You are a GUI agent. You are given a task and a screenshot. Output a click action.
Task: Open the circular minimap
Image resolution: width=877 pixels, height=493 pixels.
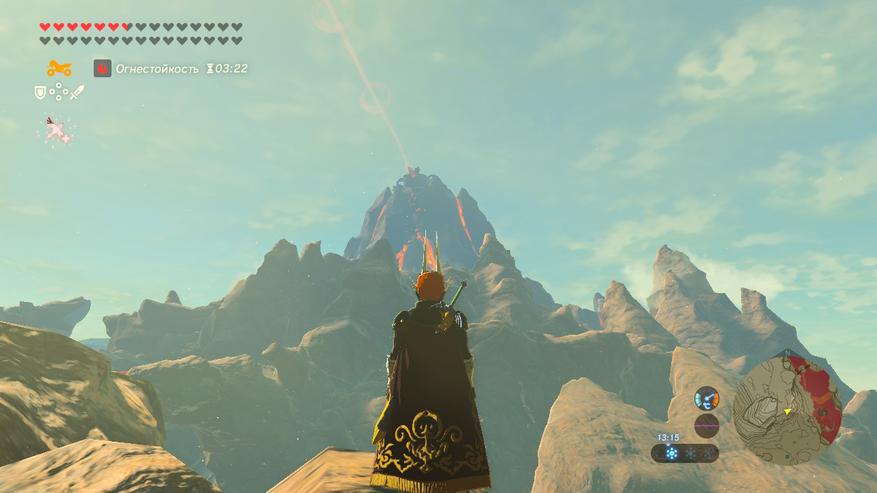click(x=786, y=410)
